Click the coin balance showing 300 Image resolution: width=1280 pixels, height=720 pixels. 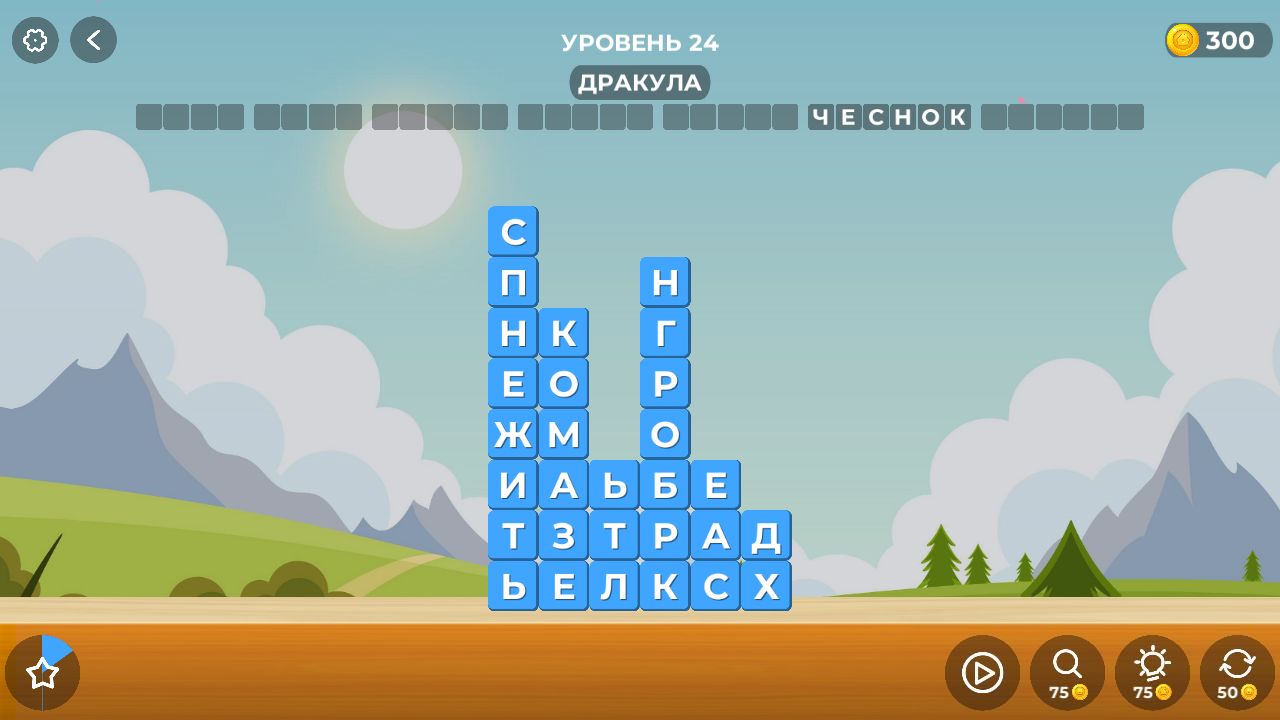point(1216,40)
